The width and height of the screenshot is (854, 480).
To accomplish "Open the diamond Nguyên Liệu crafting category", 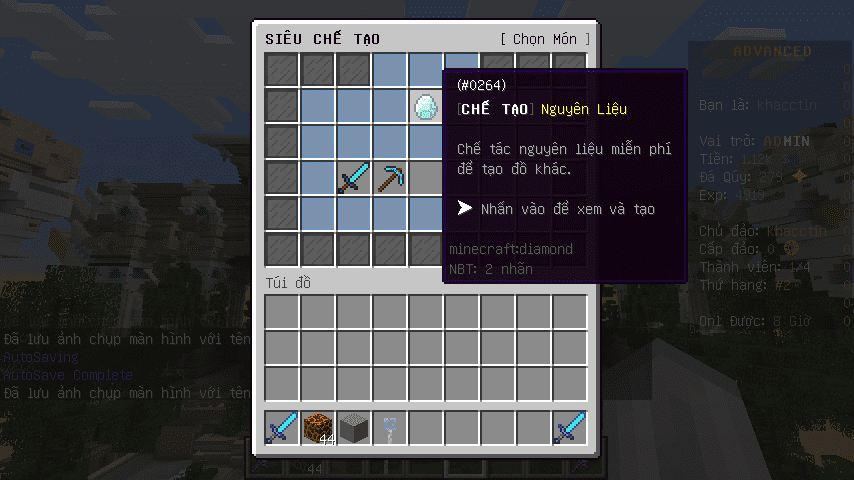I will pyautogui.click(x=426, y=106).
